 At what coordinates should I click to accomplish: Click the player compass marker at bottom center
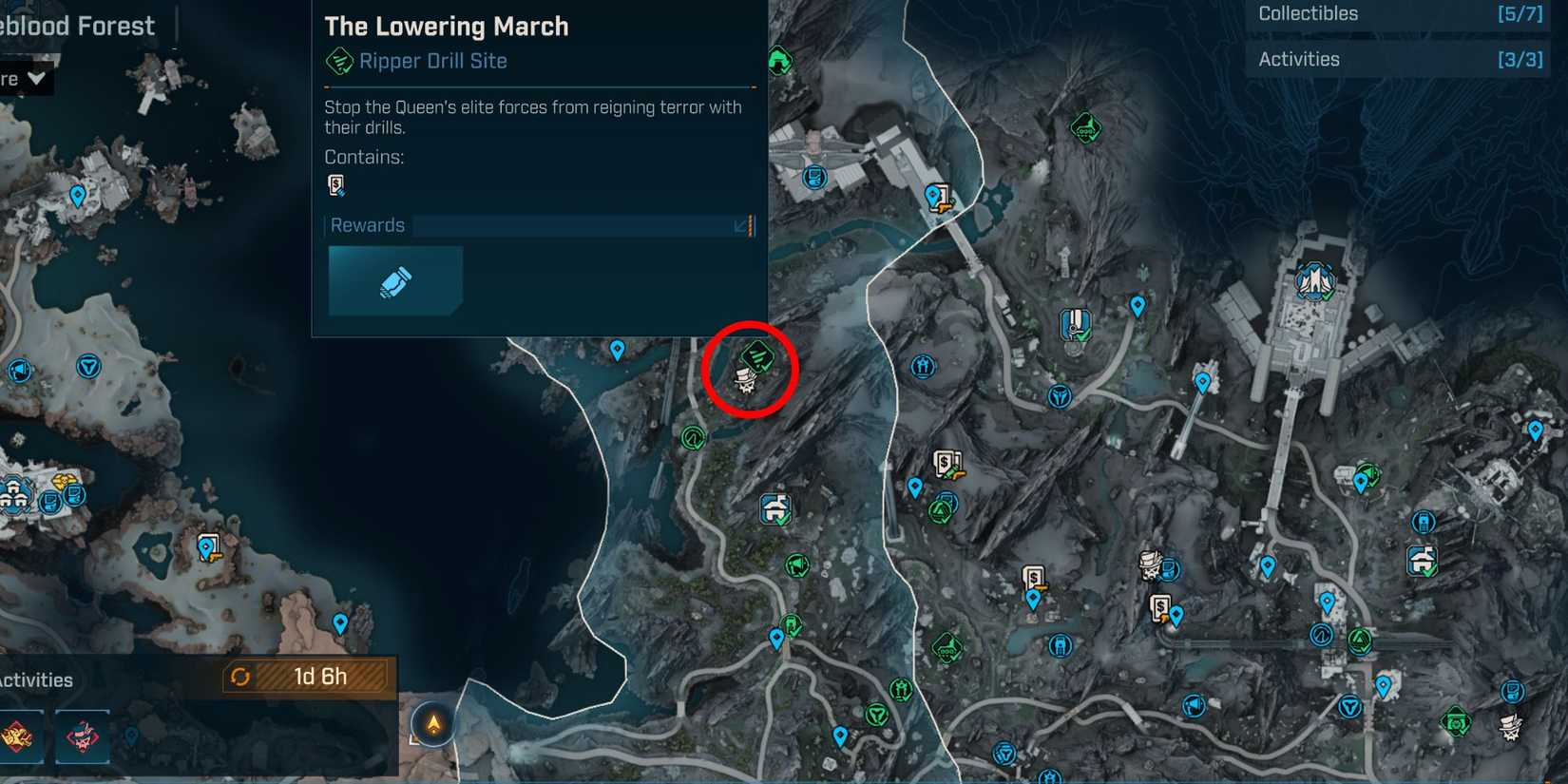[x=432, y=723]
